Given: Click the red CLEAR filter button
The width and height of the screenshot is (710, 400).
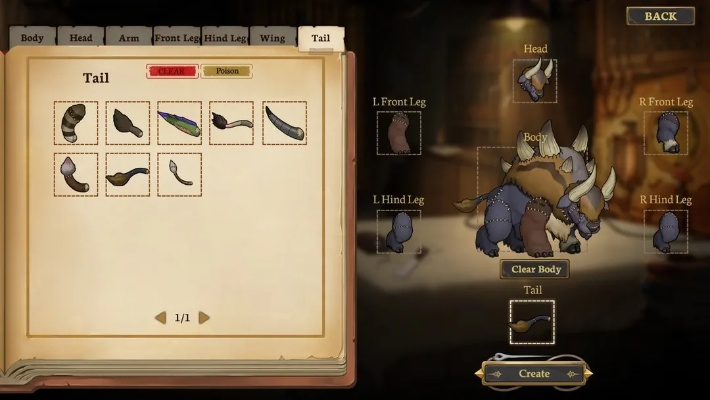Looking at the screenshot, I should pyautogui.click(x=171, y=72).
